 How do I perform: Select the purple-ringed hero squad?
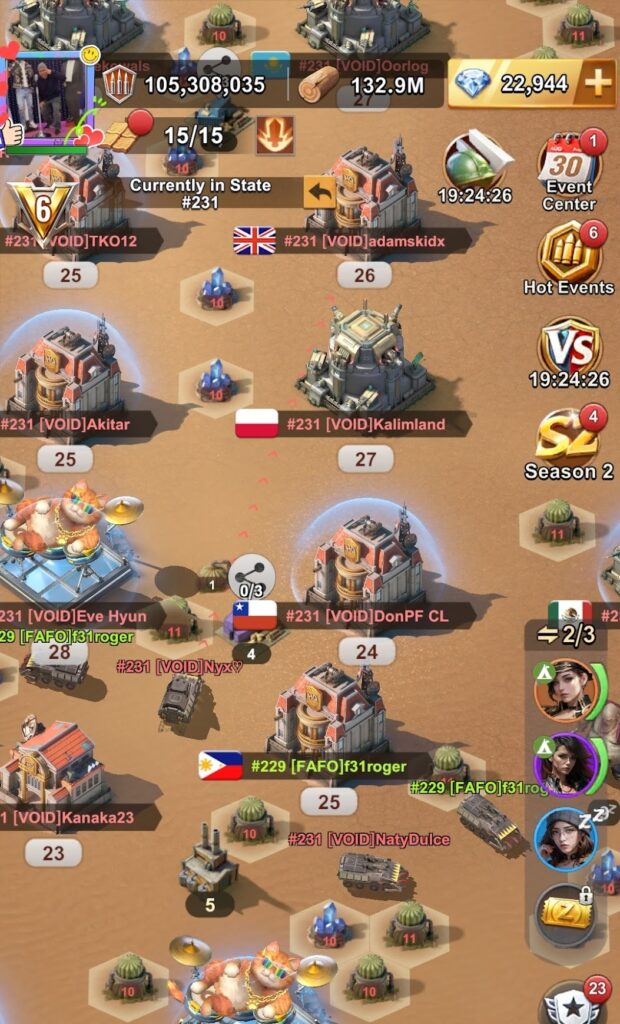tap(566, 764)
